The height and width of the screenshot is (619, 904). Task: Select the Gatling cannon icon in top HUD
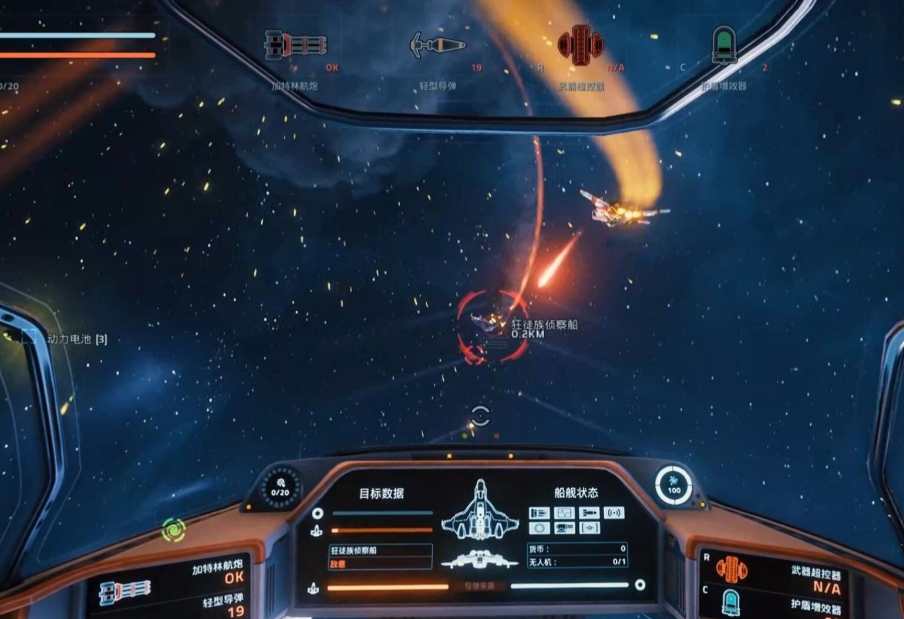tap(295, 45)
